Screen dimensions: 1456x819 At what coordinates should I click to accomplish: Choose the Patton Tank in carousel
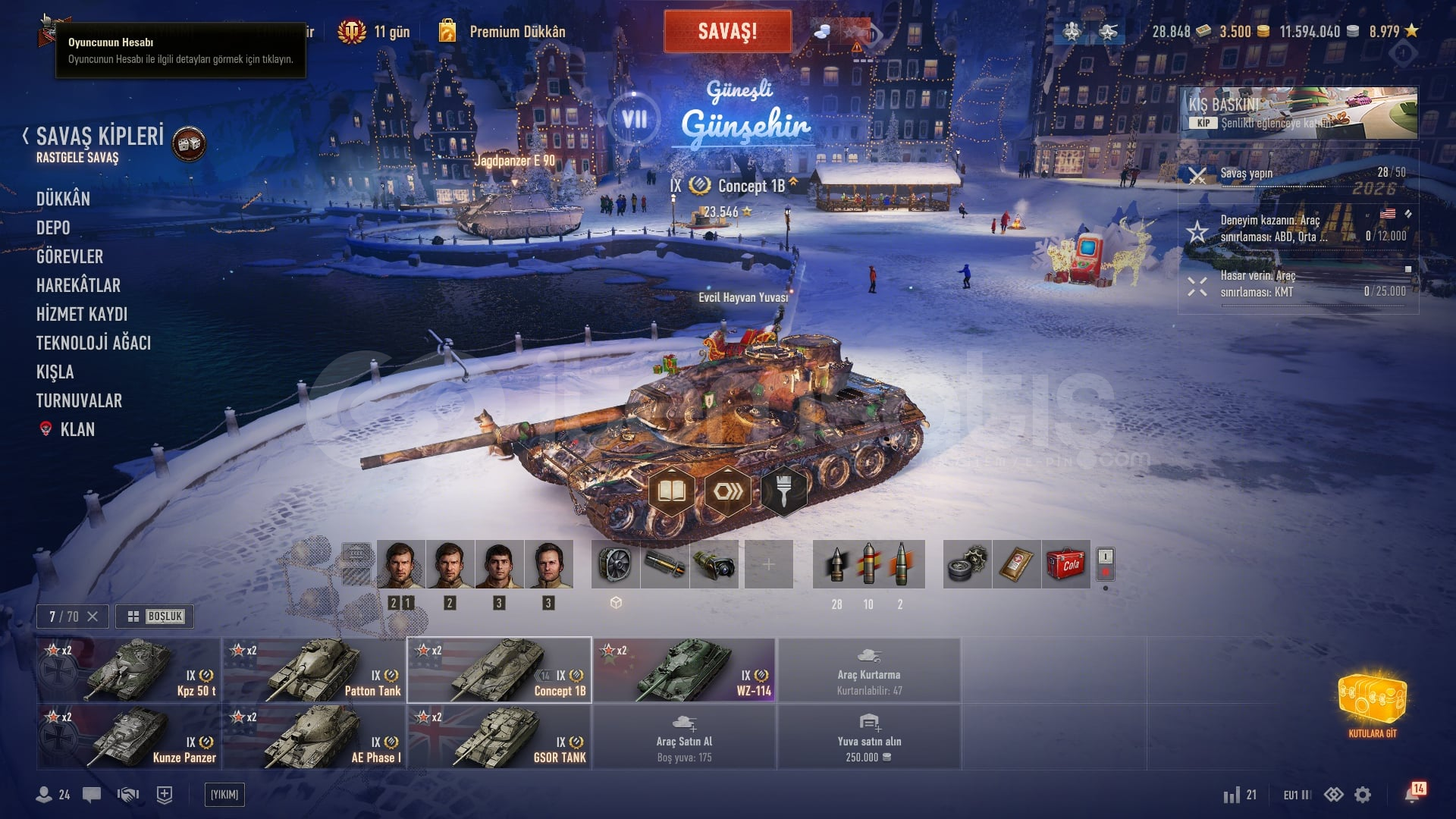314,670
